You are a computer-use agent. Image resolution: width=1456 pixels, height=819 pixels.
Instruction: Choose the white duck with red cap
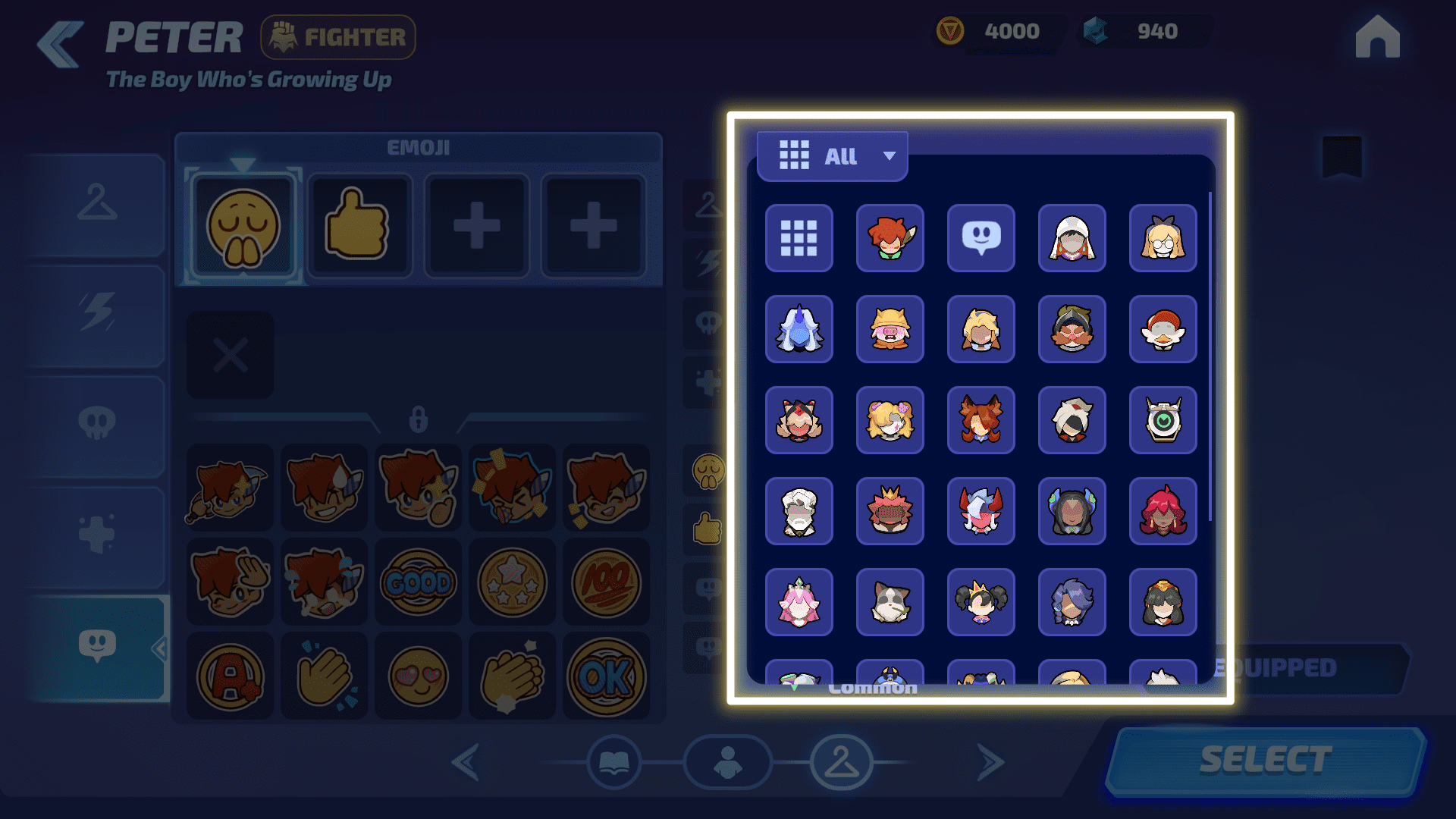1163,329
